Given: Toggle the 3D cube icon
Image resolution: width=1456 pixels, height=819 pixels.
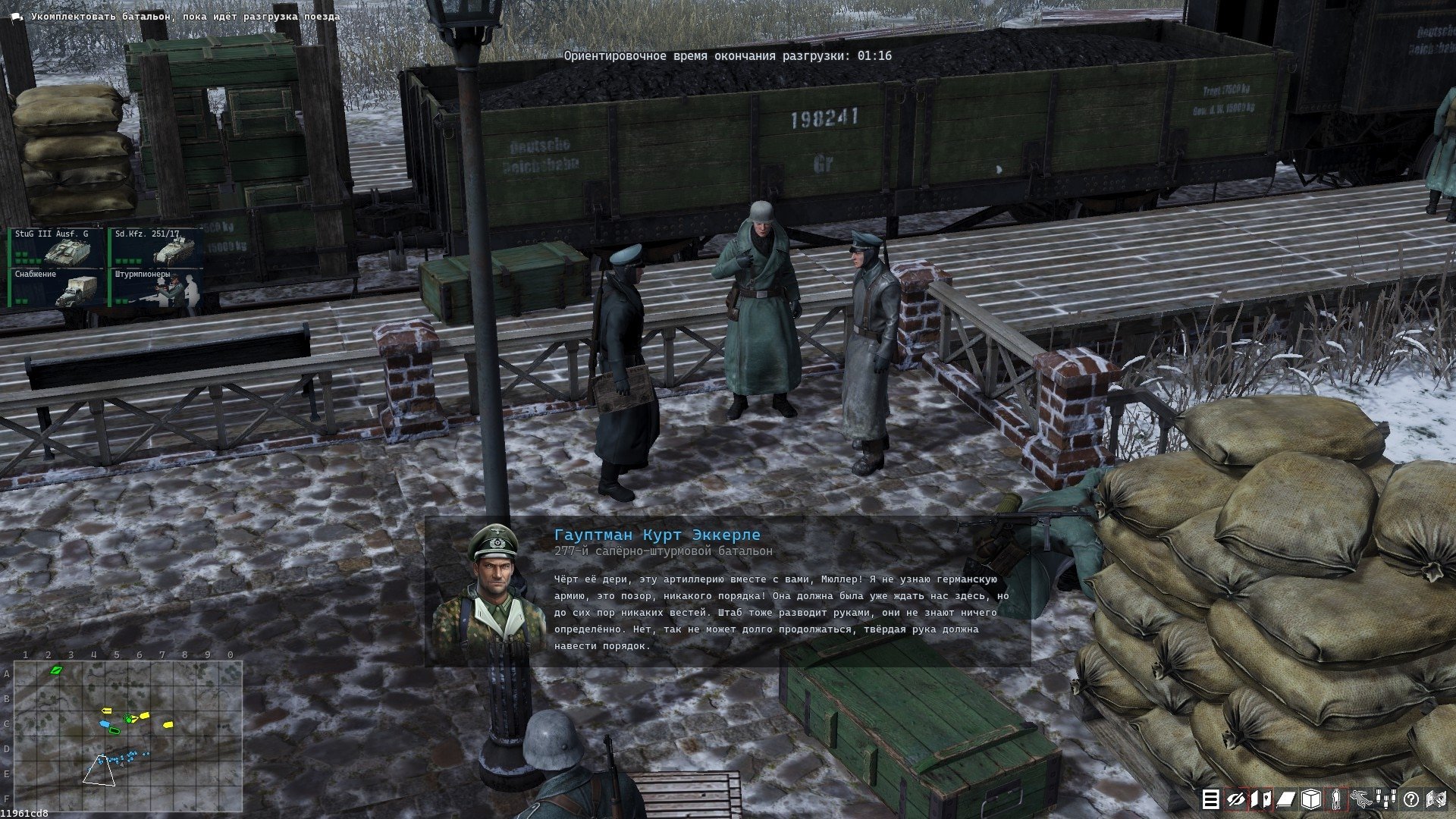Looking at the screenshot, I should coord(1311,799).
